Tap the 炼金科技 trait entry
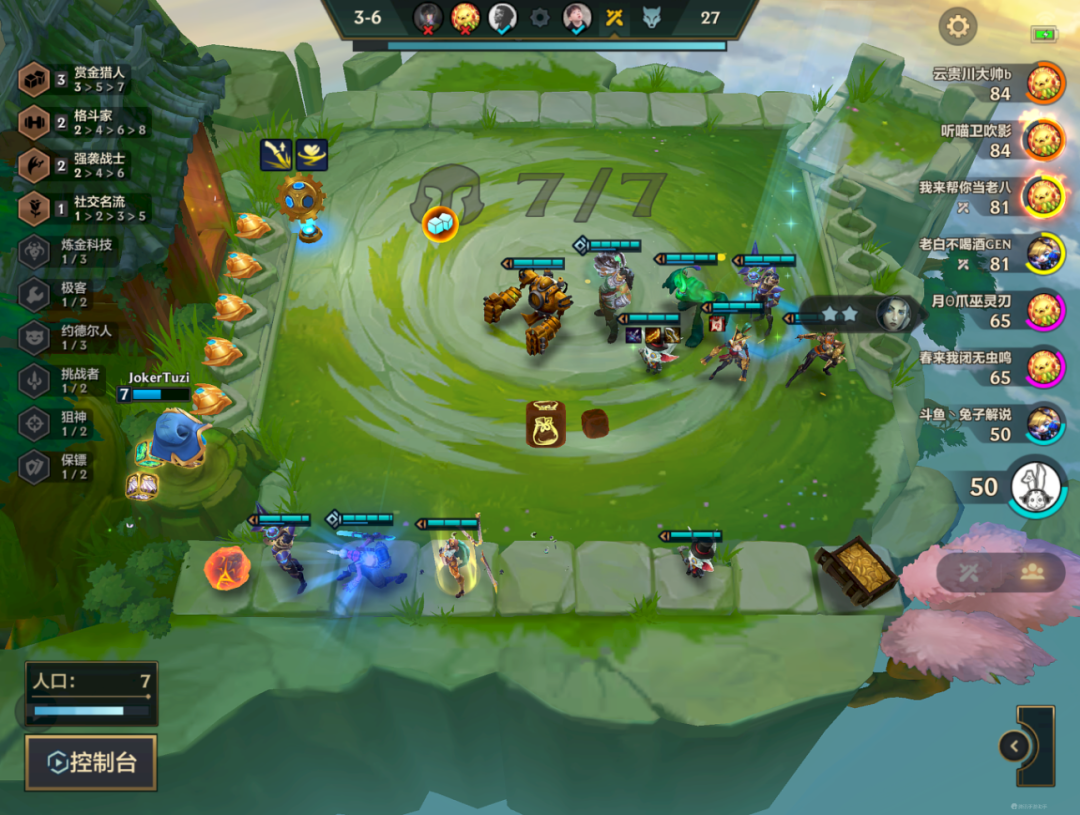Screen dimensions: 1080x815 coord(70,251)
